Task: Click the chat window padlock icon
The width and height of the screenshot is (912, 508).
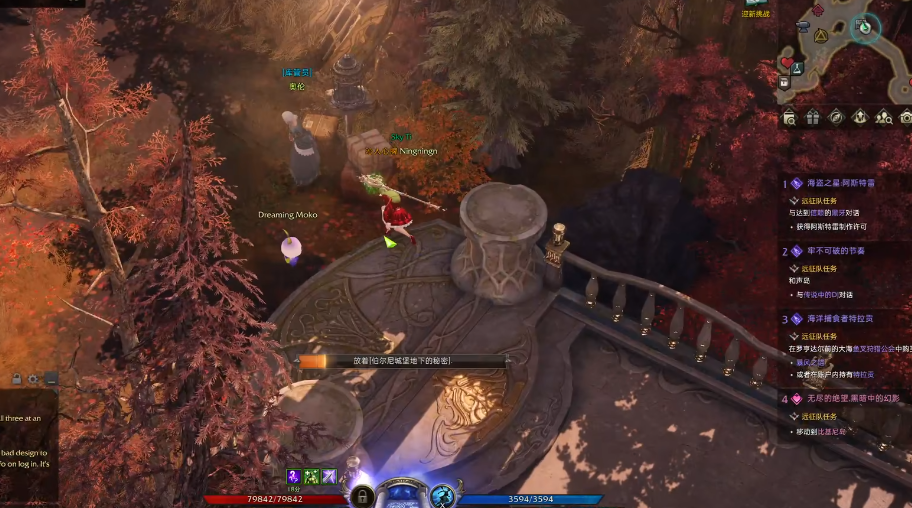Action: coord(17,380)
